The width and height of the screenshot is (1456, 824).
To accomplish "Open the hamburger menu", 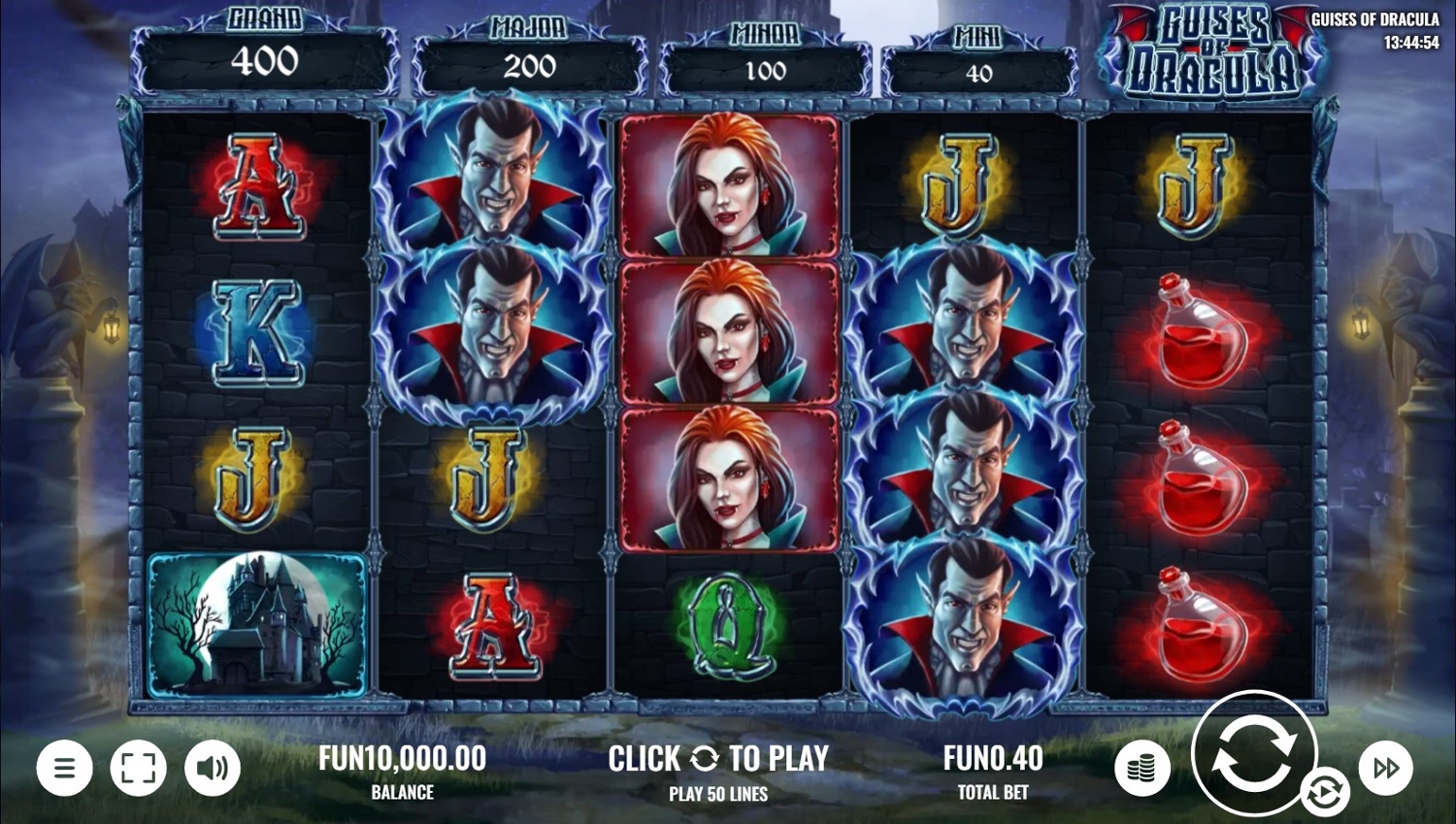I will tap(65, 768).
